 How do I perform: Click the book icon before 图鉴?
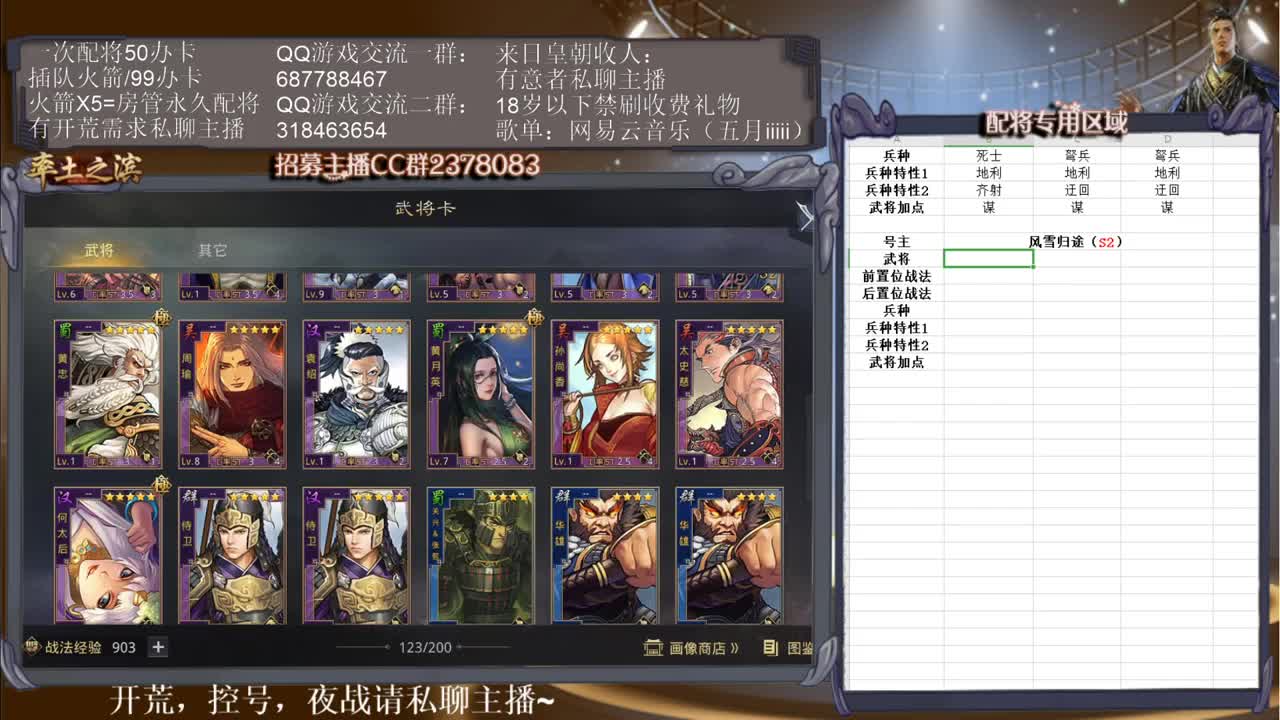pyautogui.click(x=770, y=648)
